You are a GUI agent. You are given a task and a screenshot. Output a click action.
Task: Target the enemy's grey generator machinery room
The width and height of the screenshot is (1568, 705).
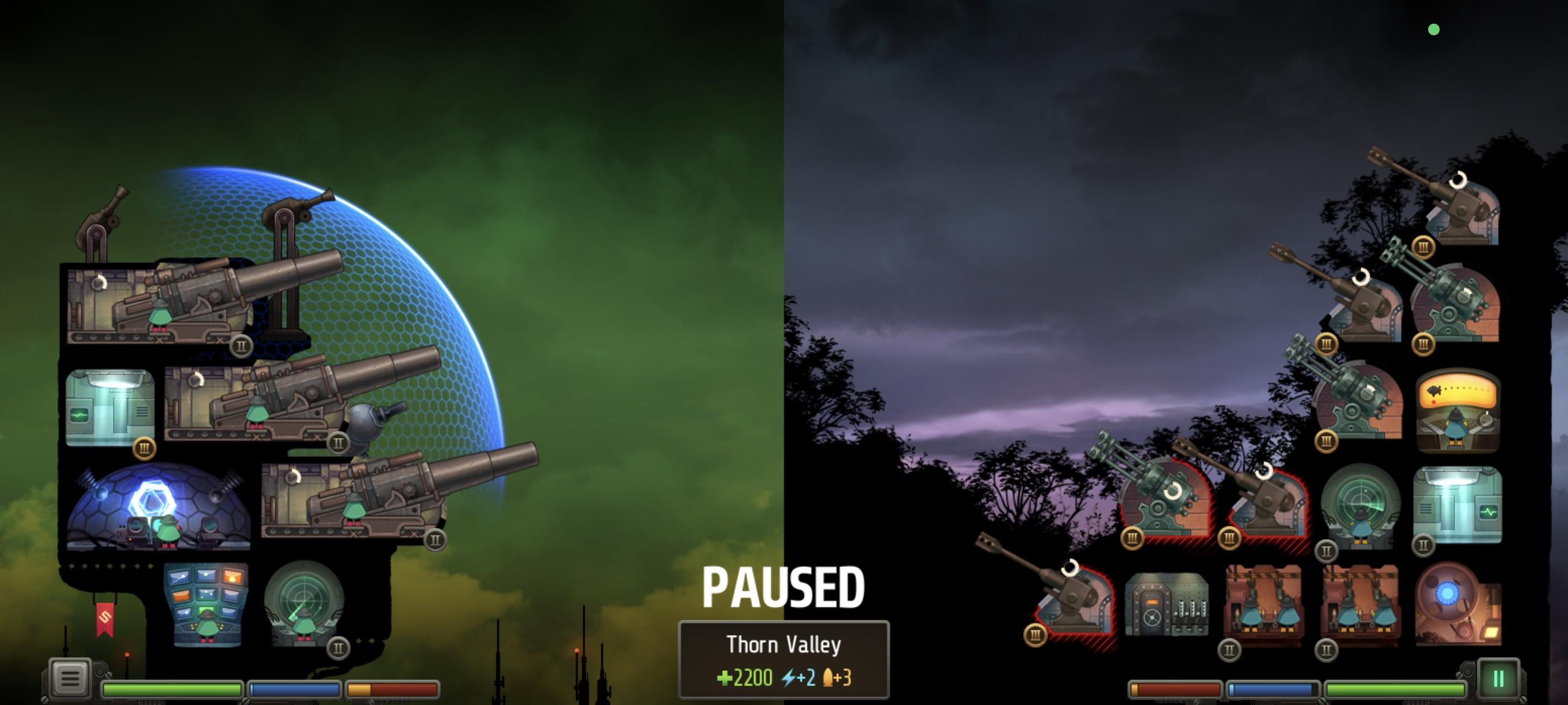[x=1166, y=603]
